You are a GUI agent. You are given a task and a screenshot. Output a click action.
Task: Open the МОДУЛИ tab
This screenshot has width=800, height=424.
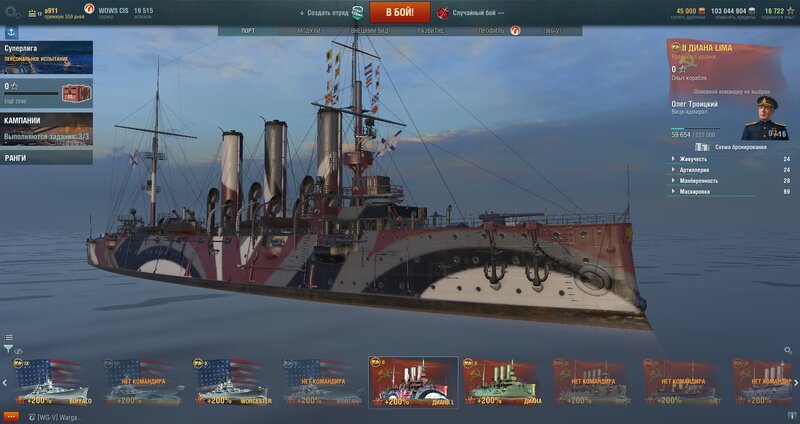click(309, 31)
